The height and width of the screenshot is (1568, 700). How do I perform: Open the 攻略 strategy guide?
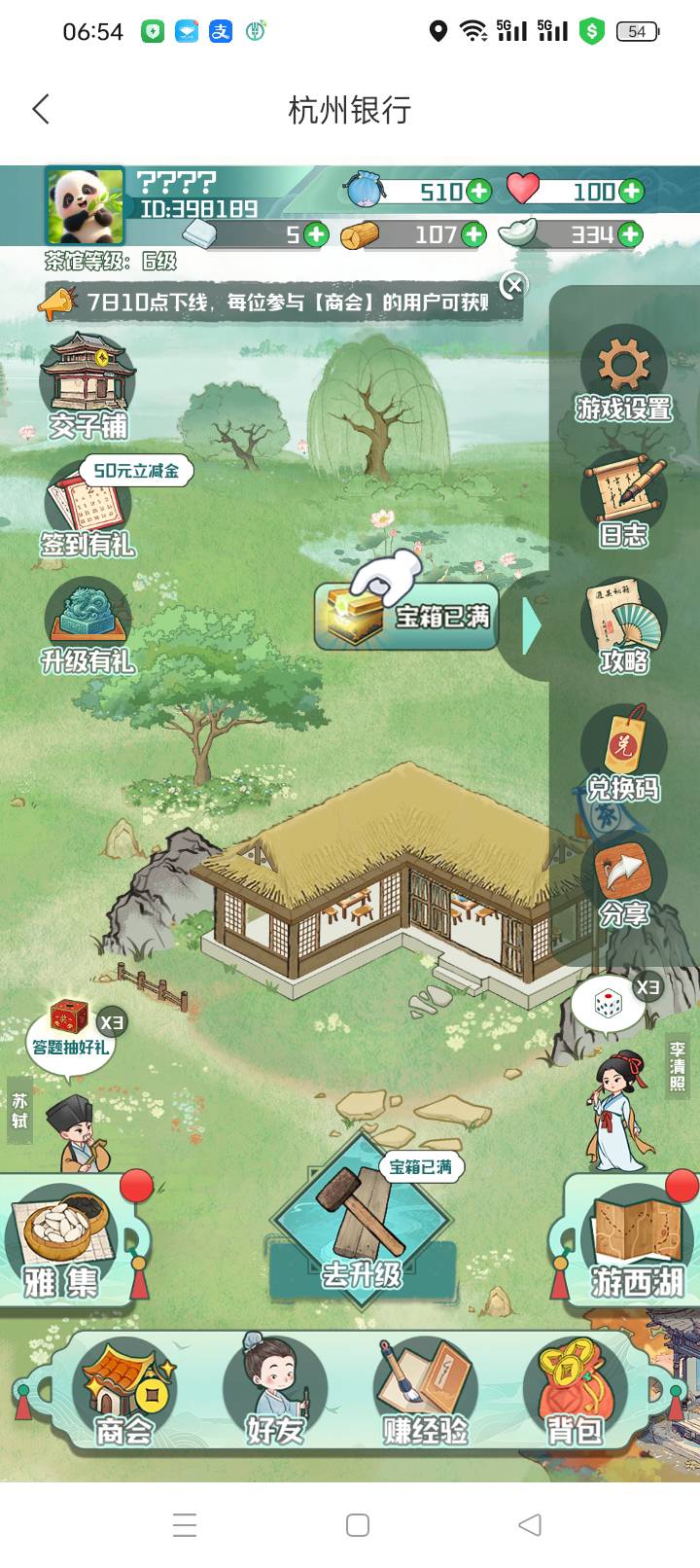click(623, 627)
